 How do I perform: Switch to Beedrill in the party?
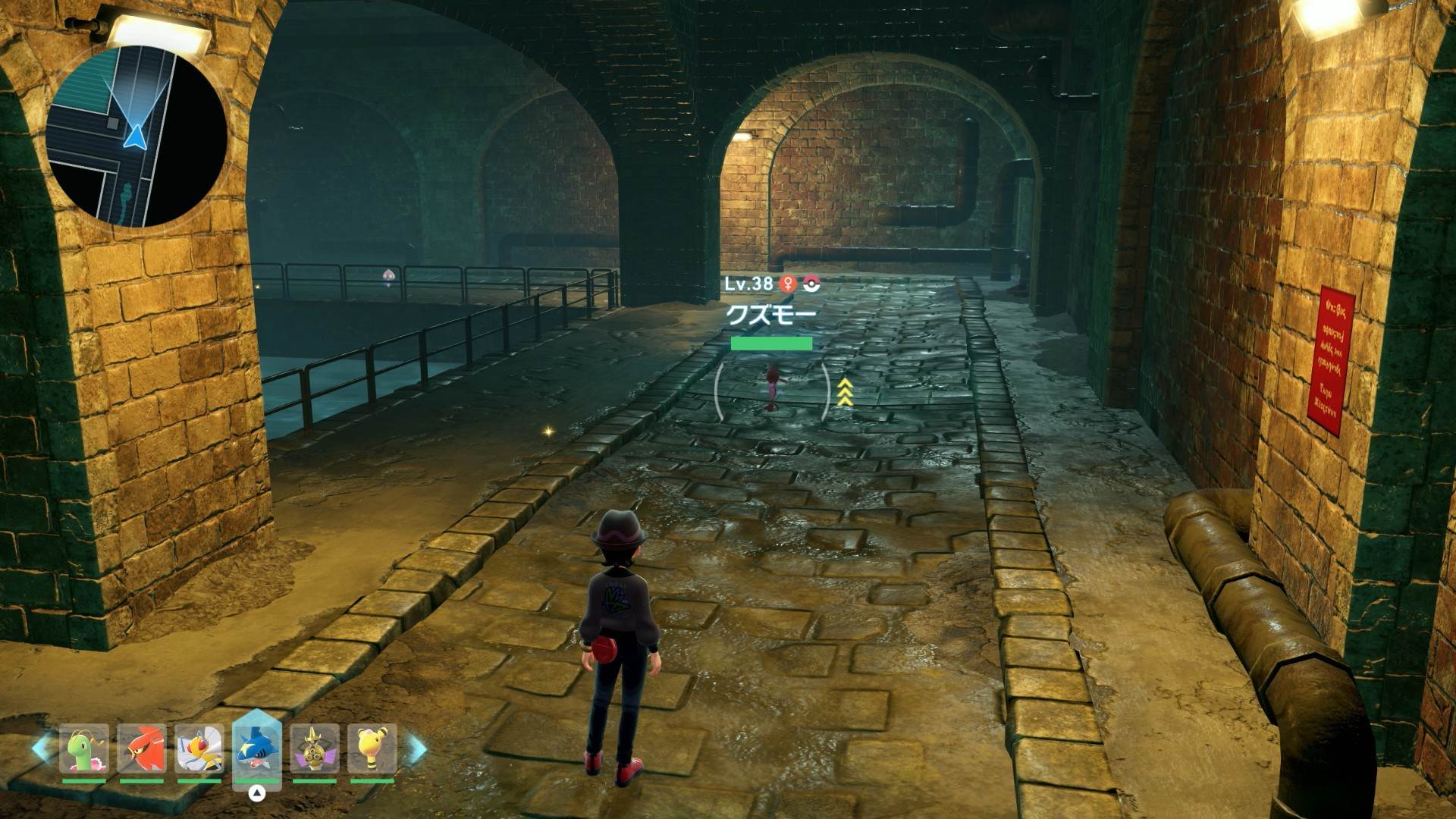pyautogui.click(x=199, y=749)
